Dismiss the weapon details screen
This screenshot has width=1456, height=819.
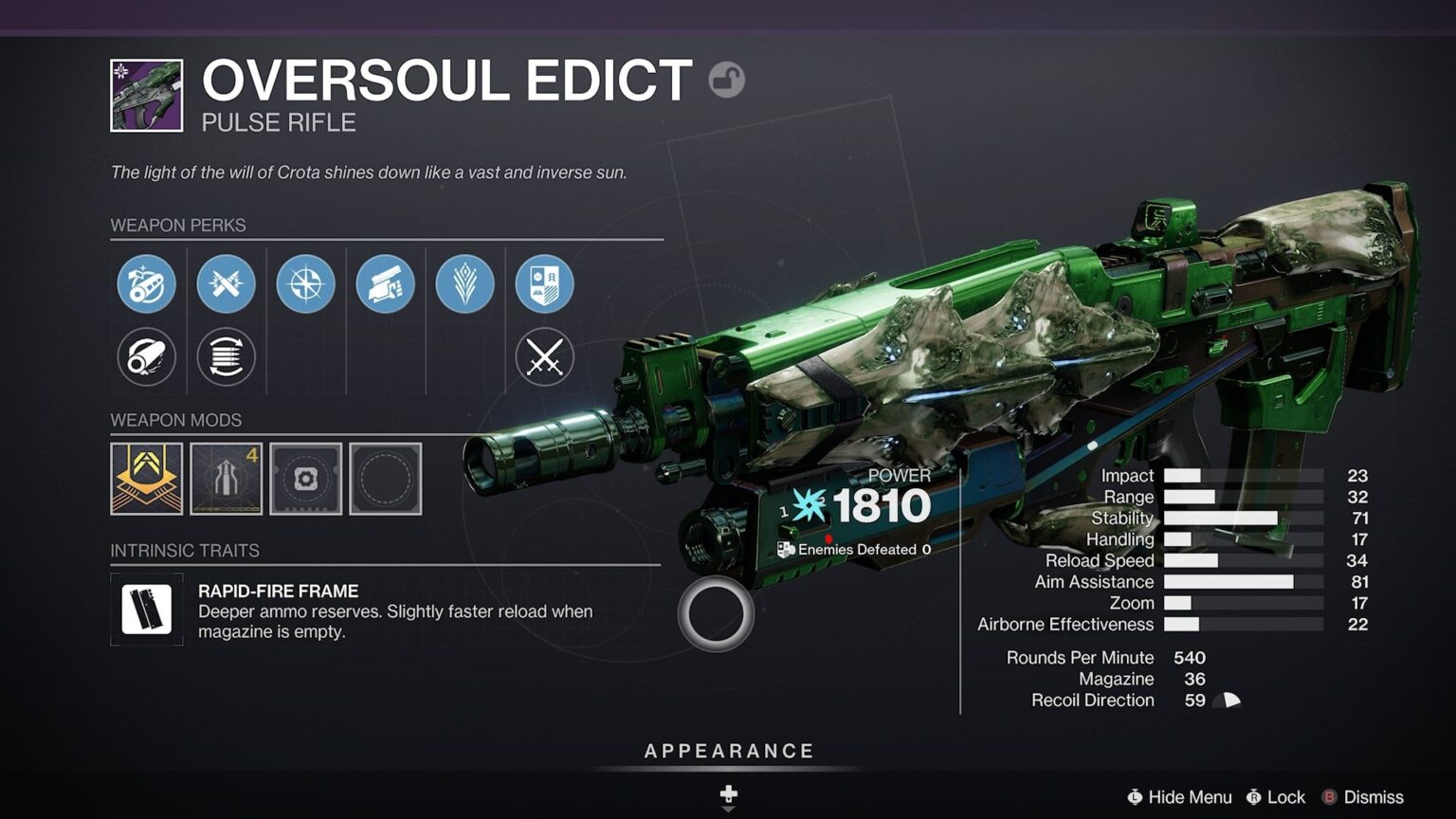point(1374,797)
